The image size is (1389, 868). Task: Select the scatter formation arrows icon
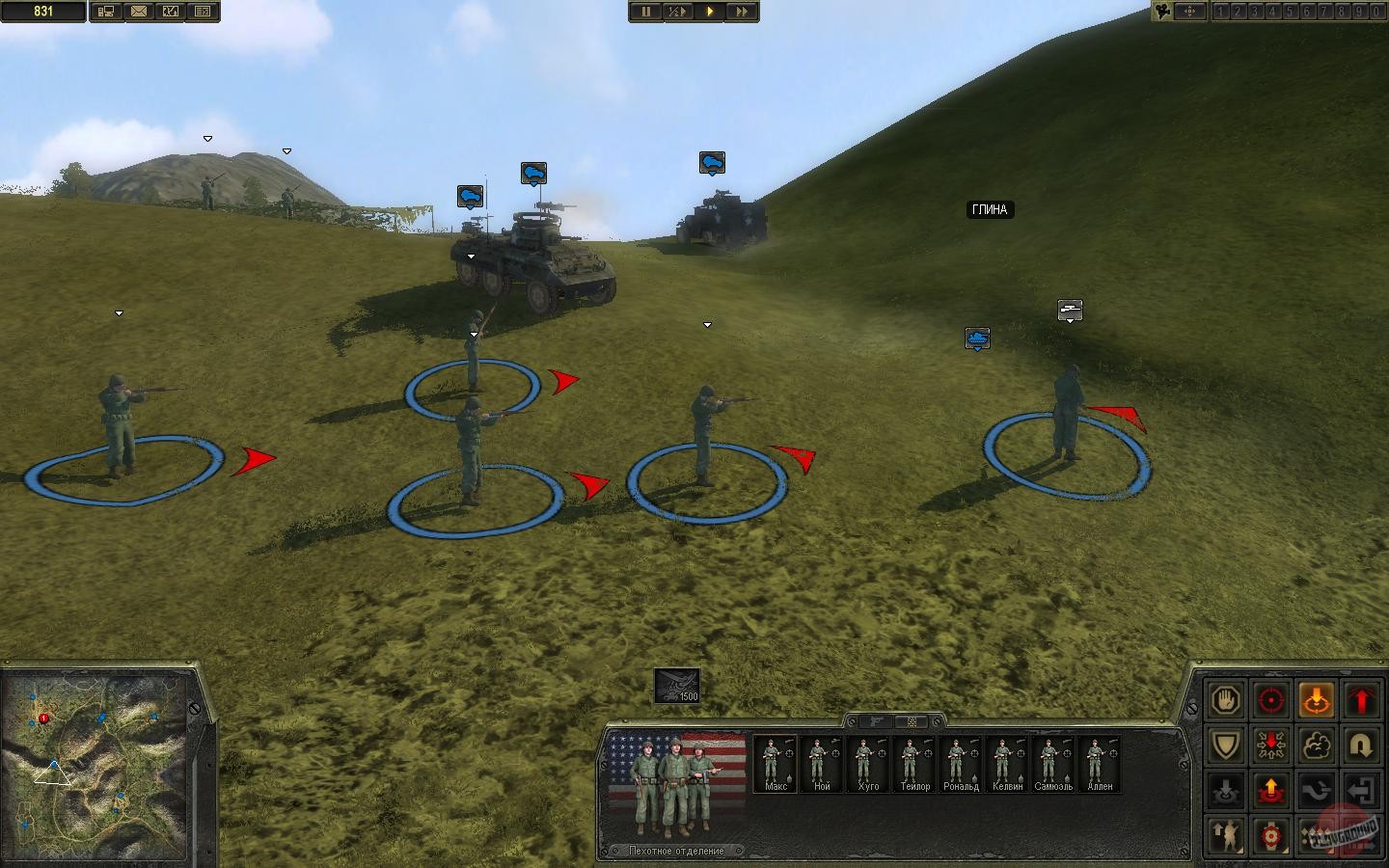[1270, 746]
